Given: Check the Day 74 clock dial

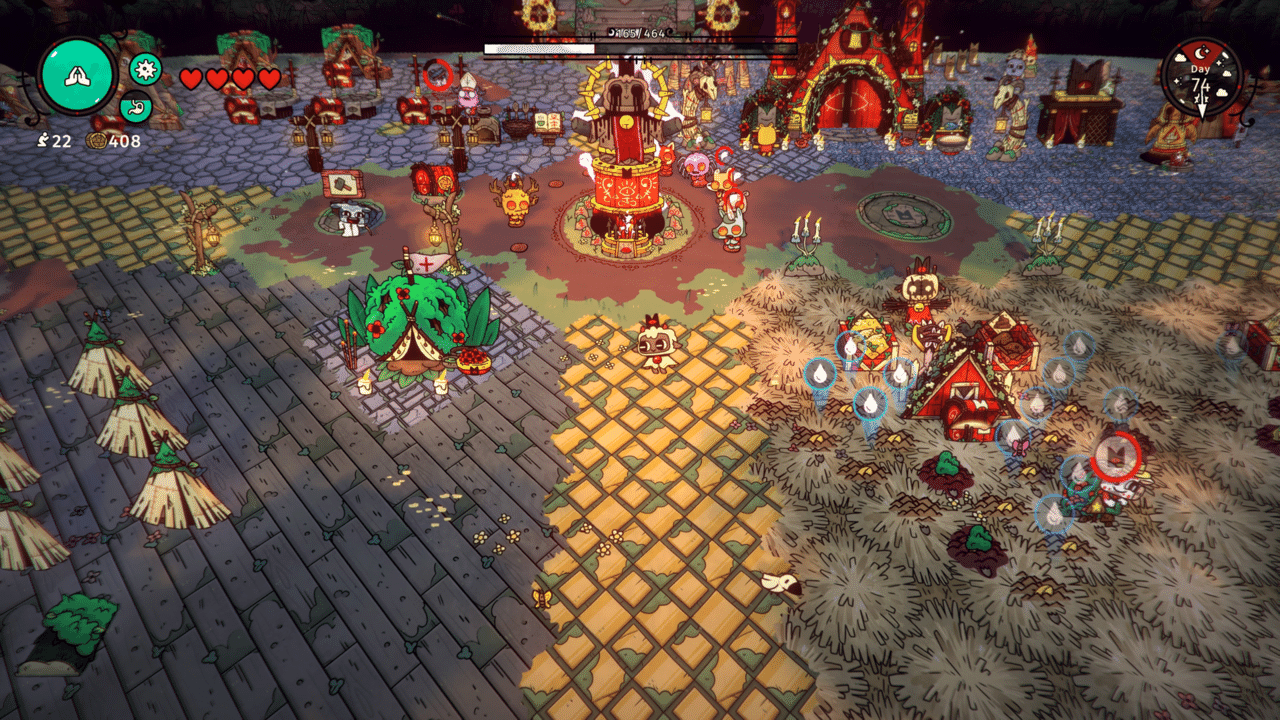Looking at the screenshot, I should (x=1201, y=77).
